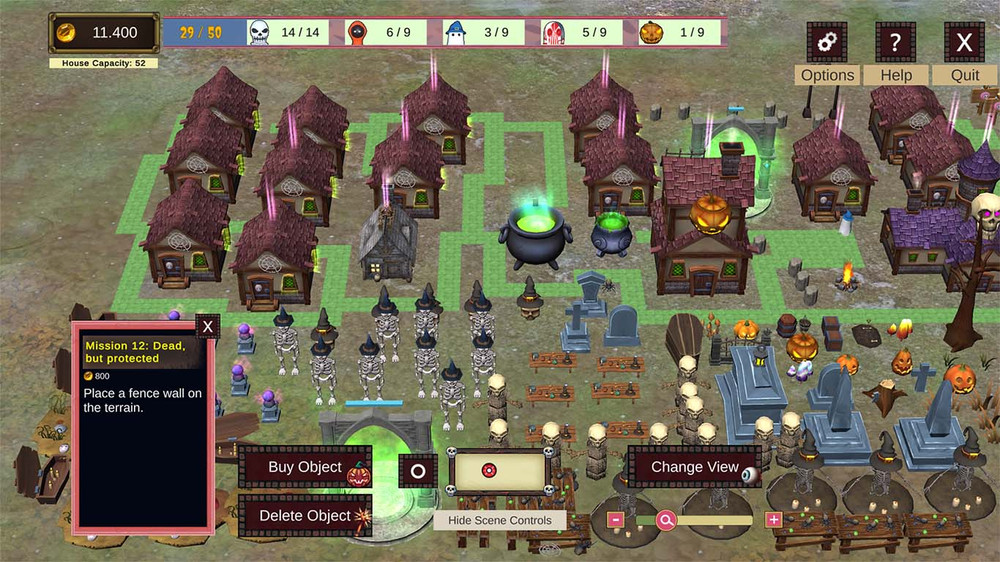
Task: Open the Options gear button
Action: (x=826, y=43)
